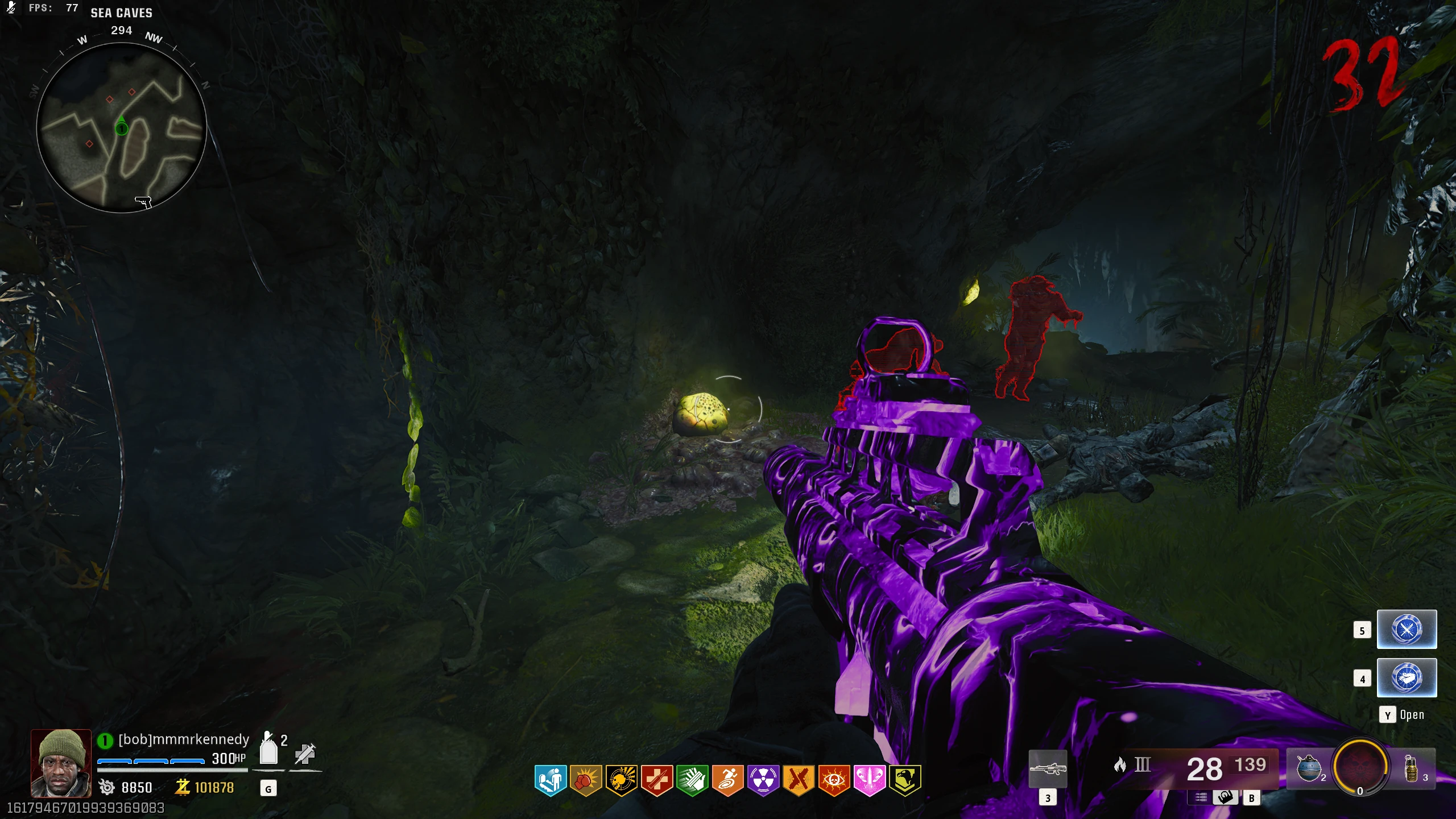Select the player portrait with green beanie
The width and height of the screenshot is (1456, 819).
coord(61,763)
